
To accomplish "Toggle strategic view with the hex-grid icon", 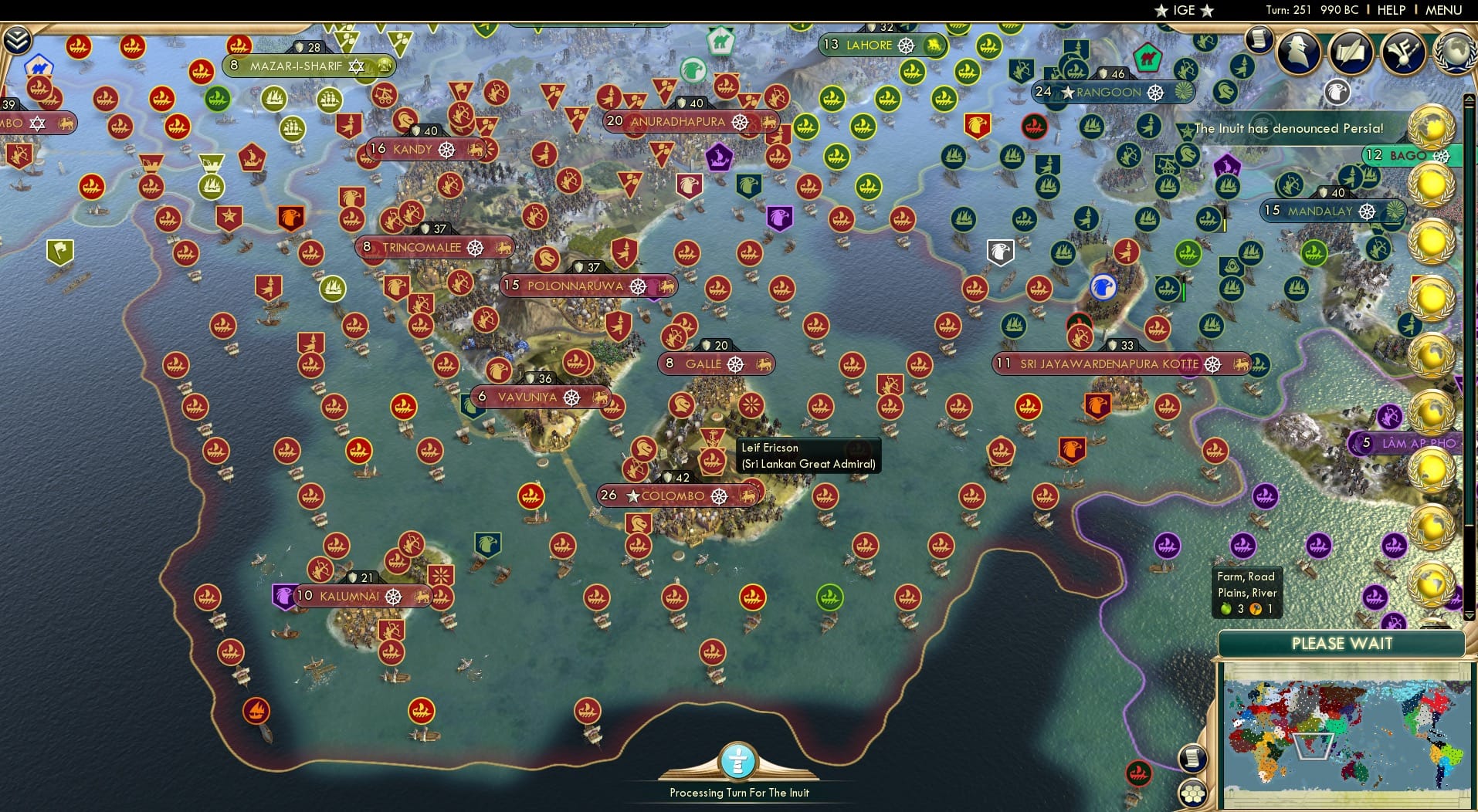I will click(1192, 792).
